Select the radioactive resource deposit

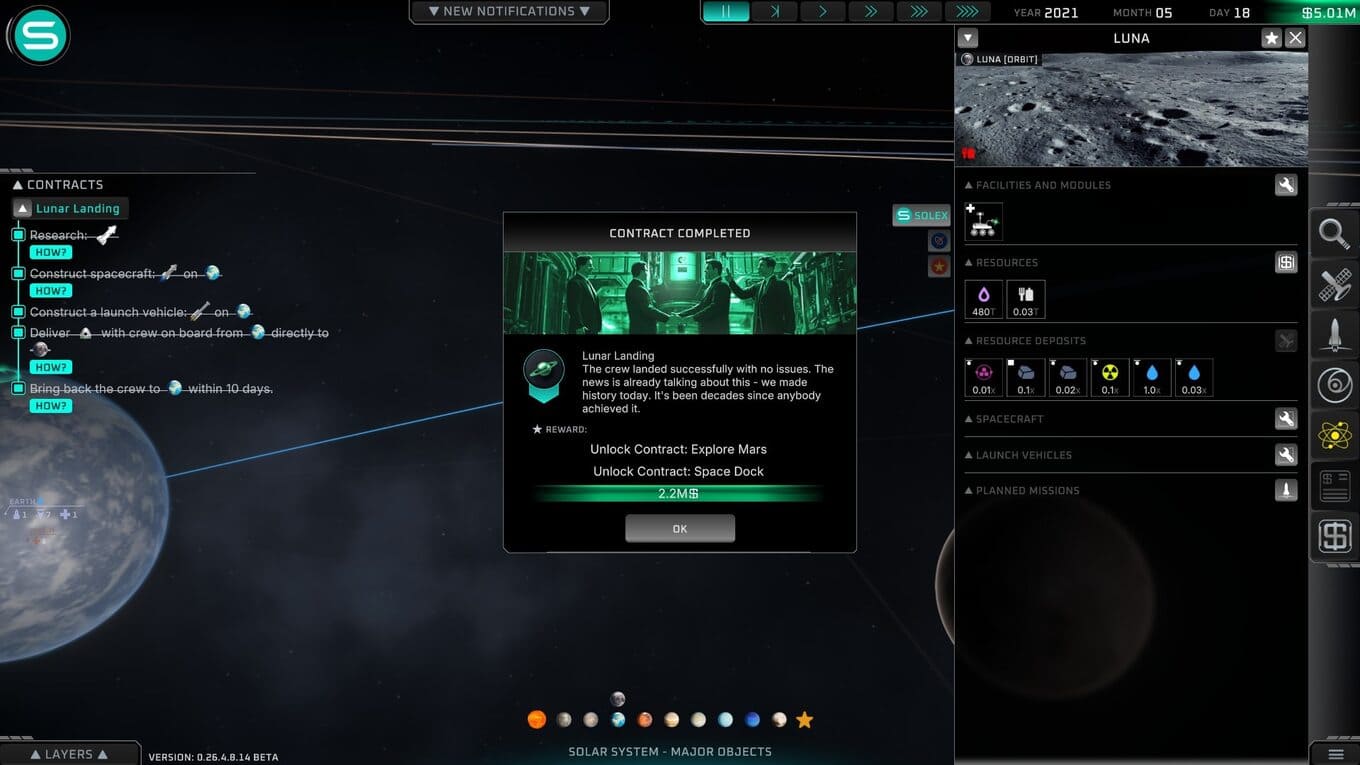1110,377
